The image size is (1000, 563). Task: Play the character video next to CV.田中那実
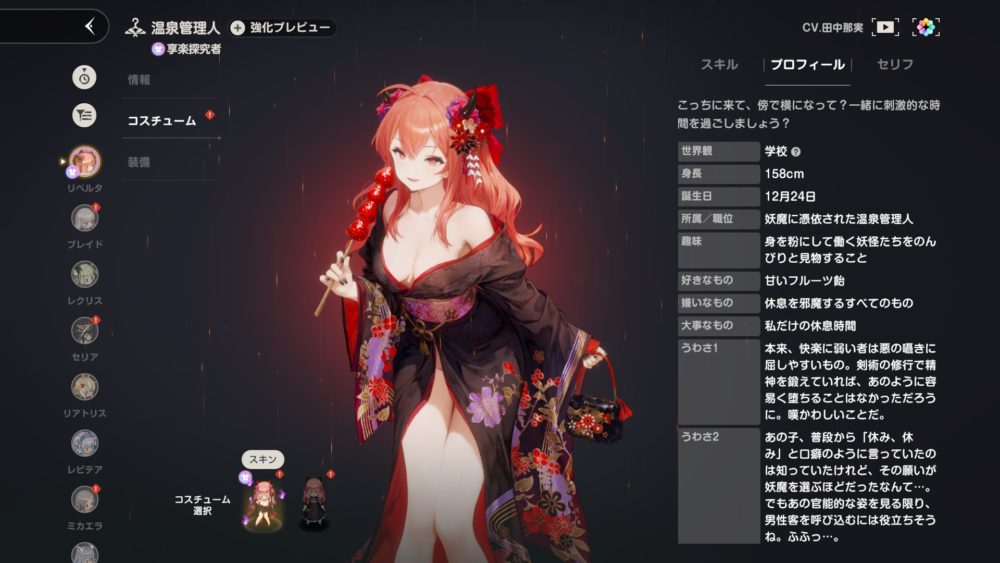[885, 27]
